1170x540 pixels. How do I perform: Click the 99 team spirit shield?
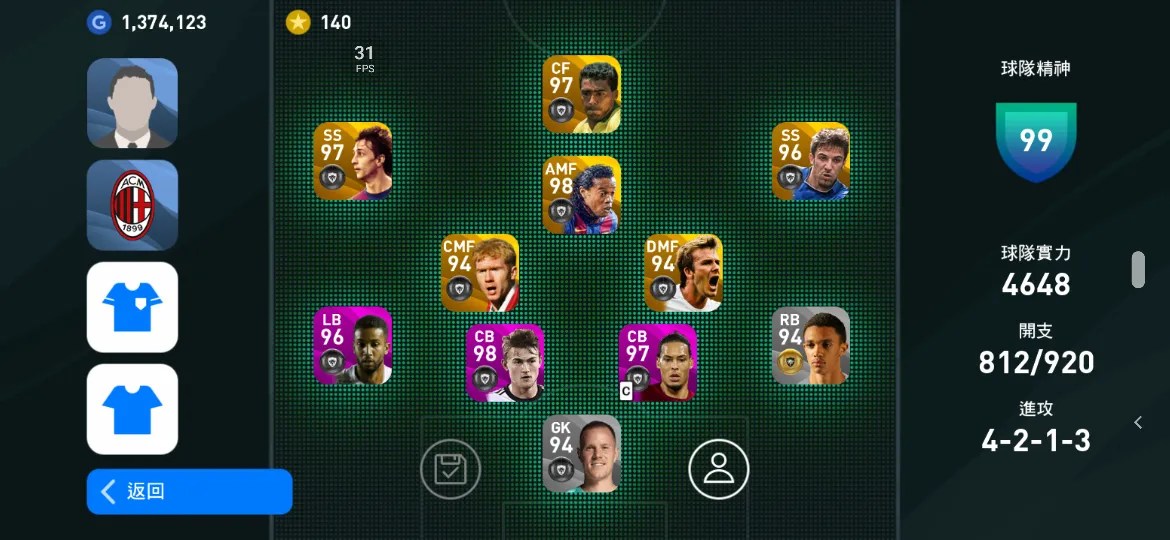click(1036, 141)
